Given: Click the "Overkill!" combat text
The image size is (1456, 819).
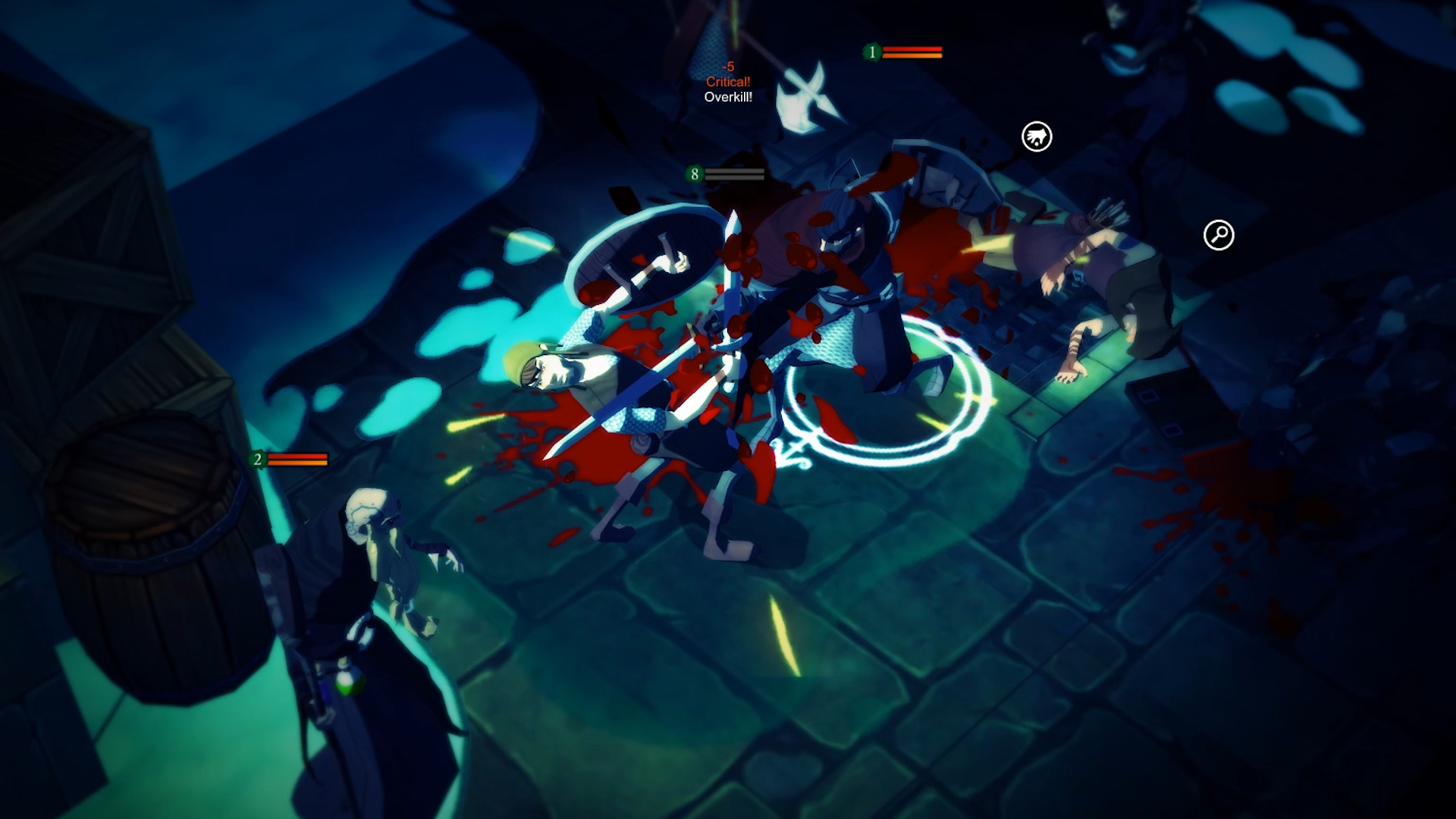Looking at the screenshot, I should point(726,96).
